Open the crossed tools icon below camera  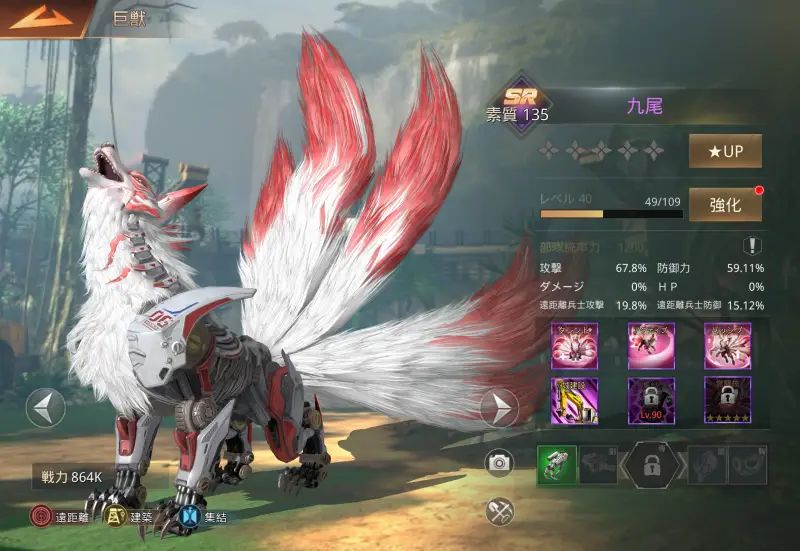499,511
